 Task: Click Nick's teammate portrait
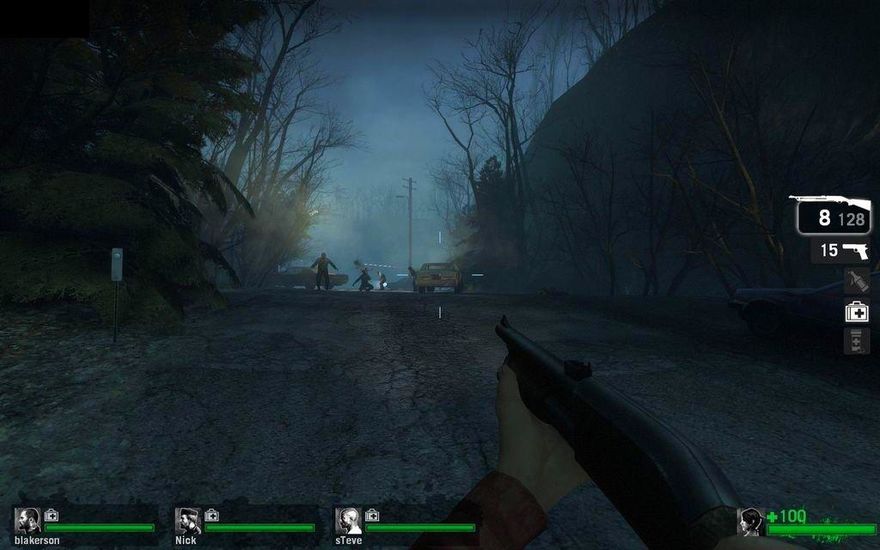tap(187, 520)
